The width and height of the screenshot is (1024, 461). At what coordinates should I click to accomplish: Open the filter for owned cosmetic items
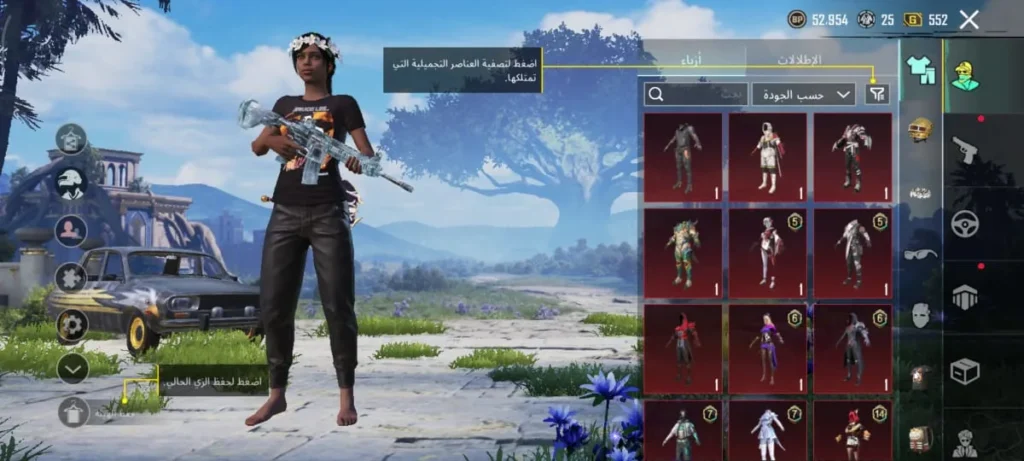tap(877, 94)
